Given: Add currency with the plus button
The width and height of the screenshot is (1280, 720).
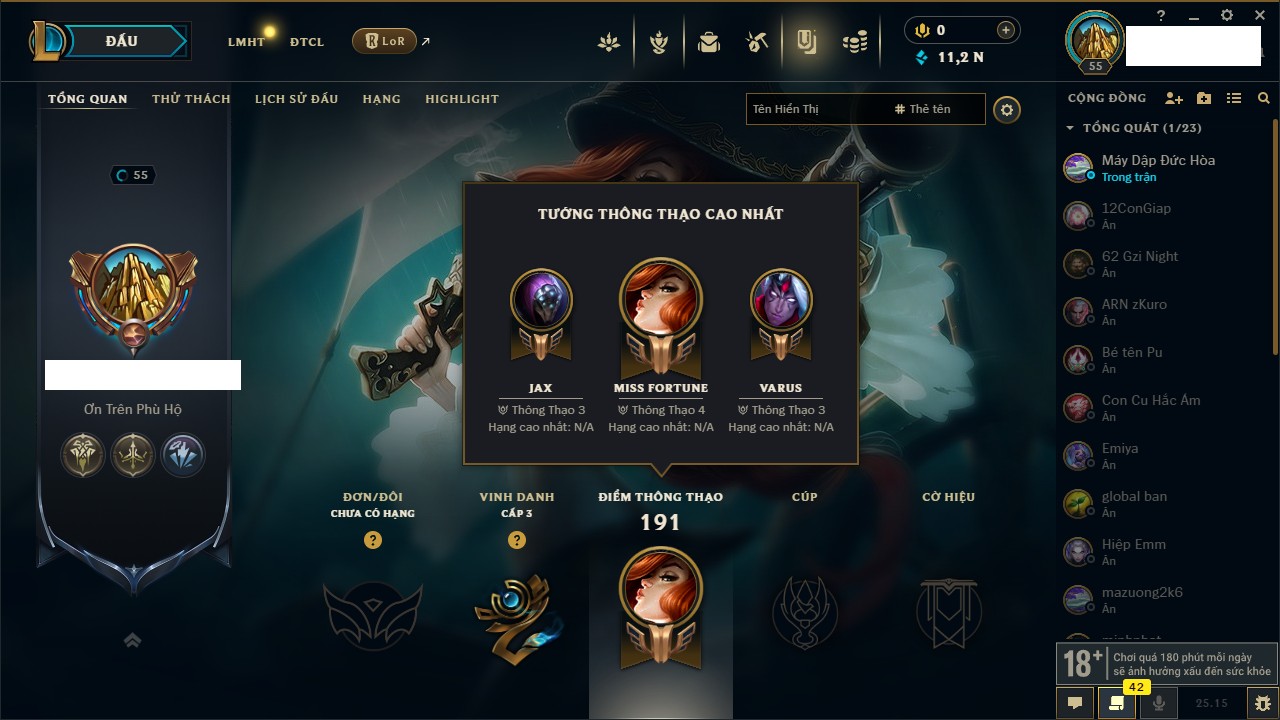Looking at the screenshot, I should click(1005, 30).
